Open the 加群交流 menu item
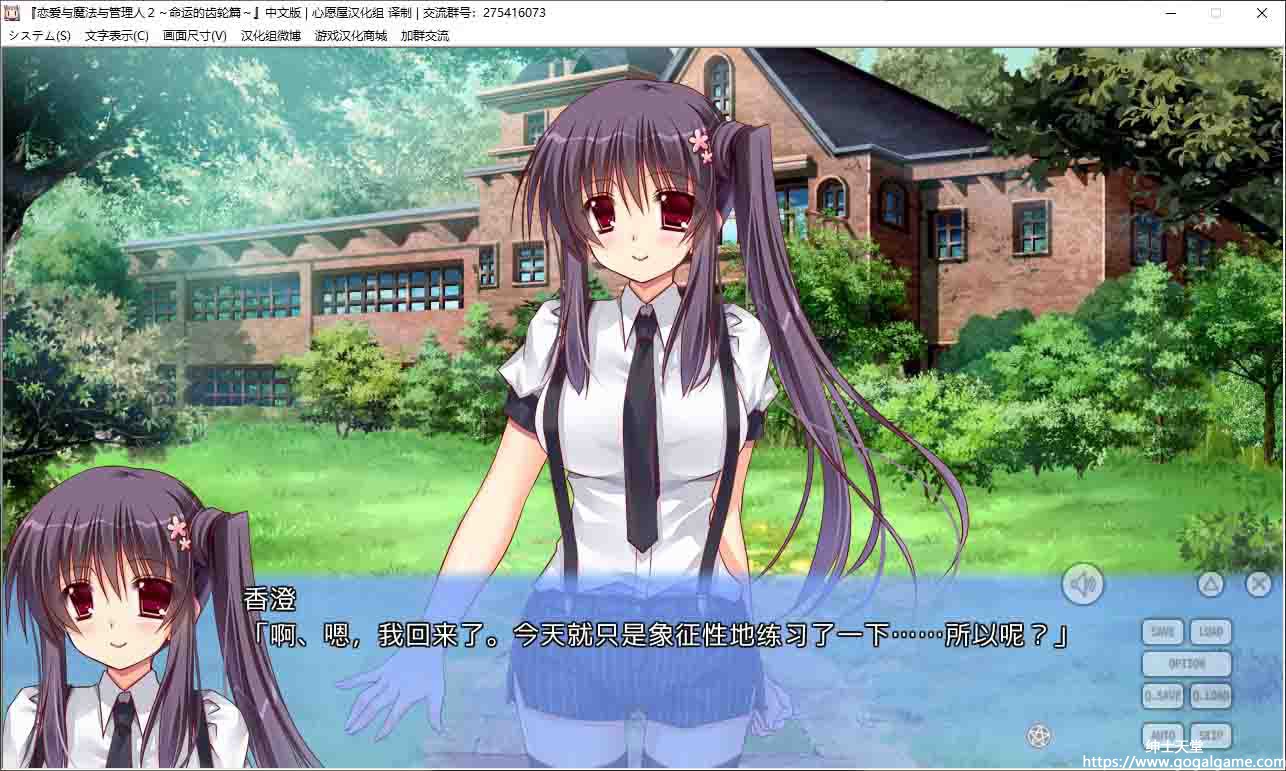This screenshot has width=1286, height=771. [425, 36]
